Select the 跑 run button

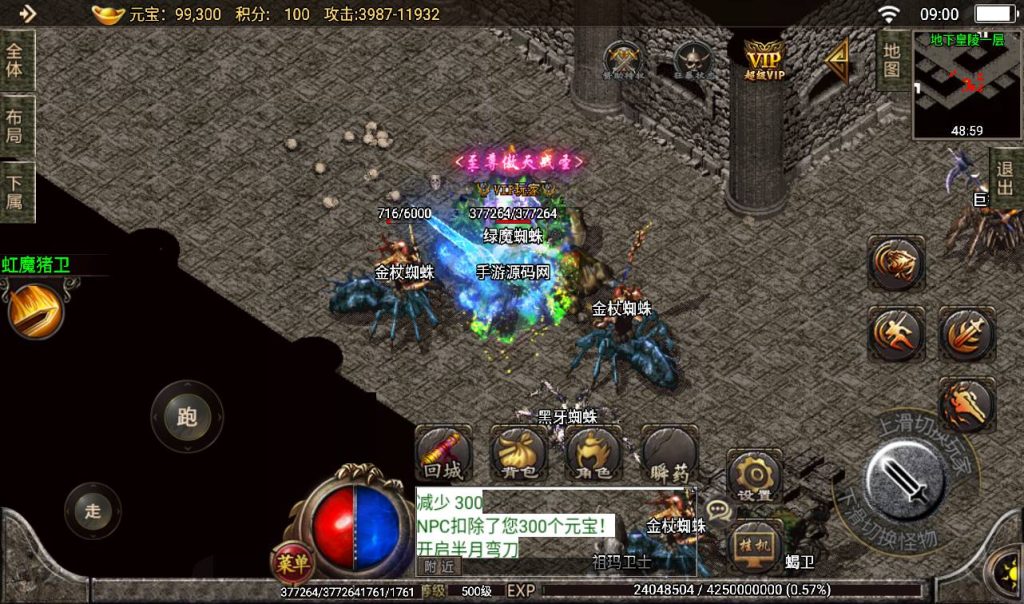pos(187,417)
